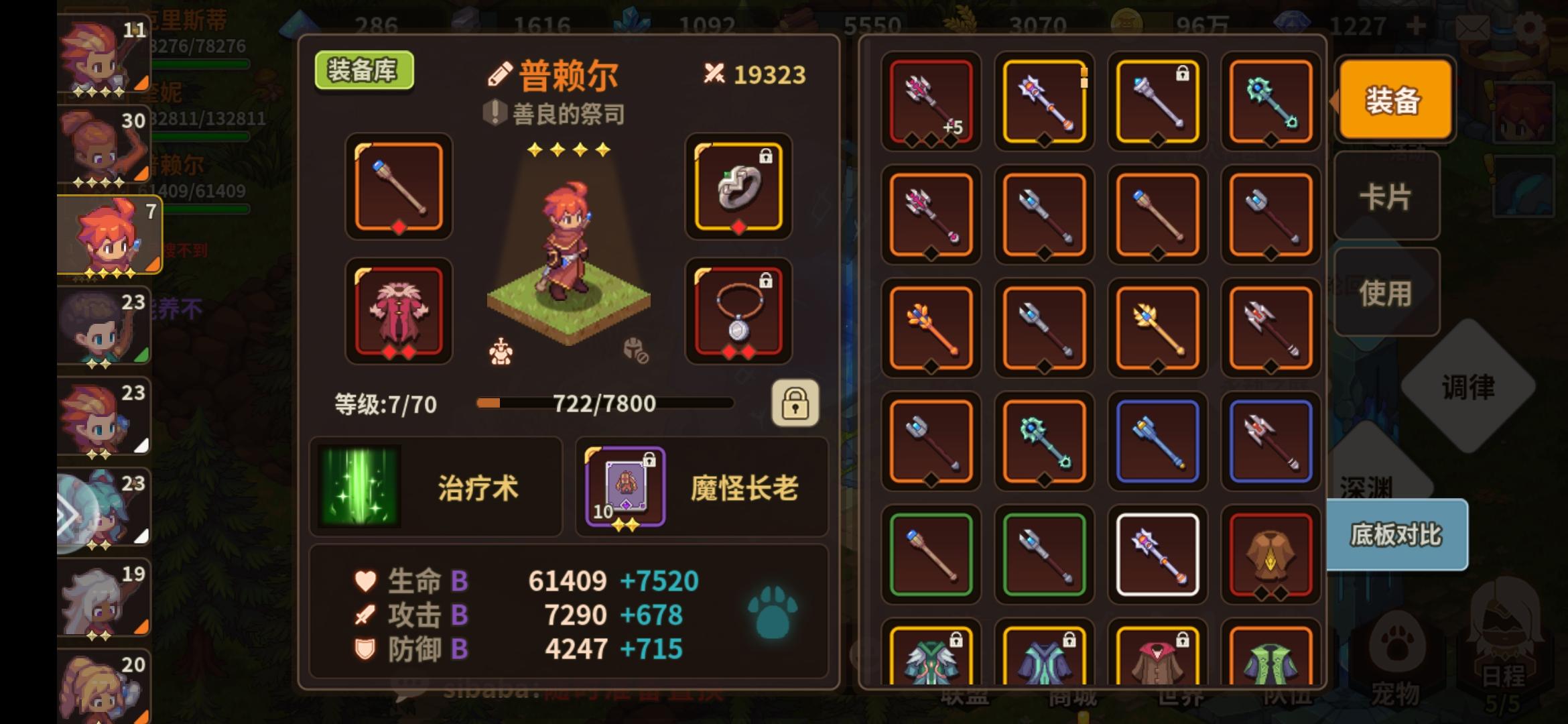Open the 底板对比 tab
The height and width of the screenshot is (724, 1568).
(x=1395, y=536)
